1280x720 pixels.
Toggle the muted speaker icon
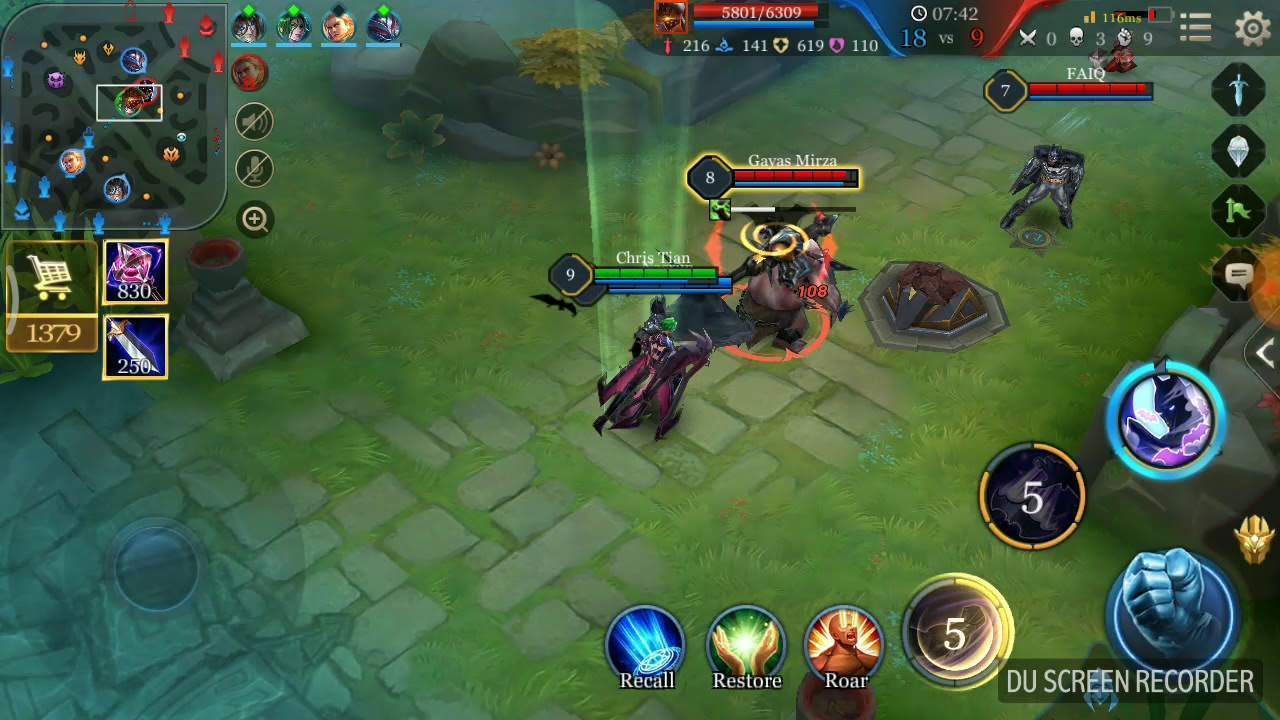click(255, 122)
